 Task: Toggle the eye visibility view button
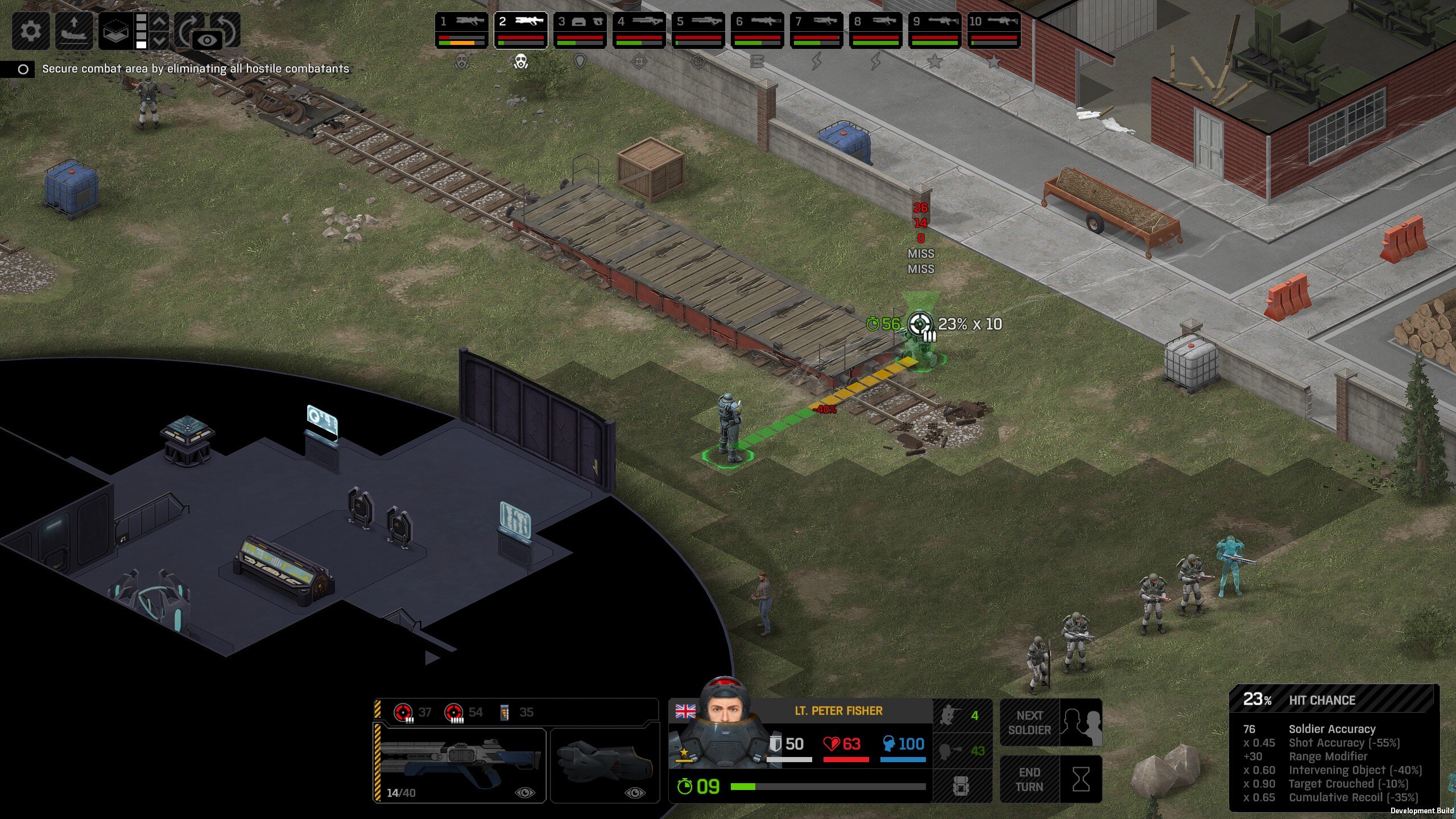(x=208, y=40)
